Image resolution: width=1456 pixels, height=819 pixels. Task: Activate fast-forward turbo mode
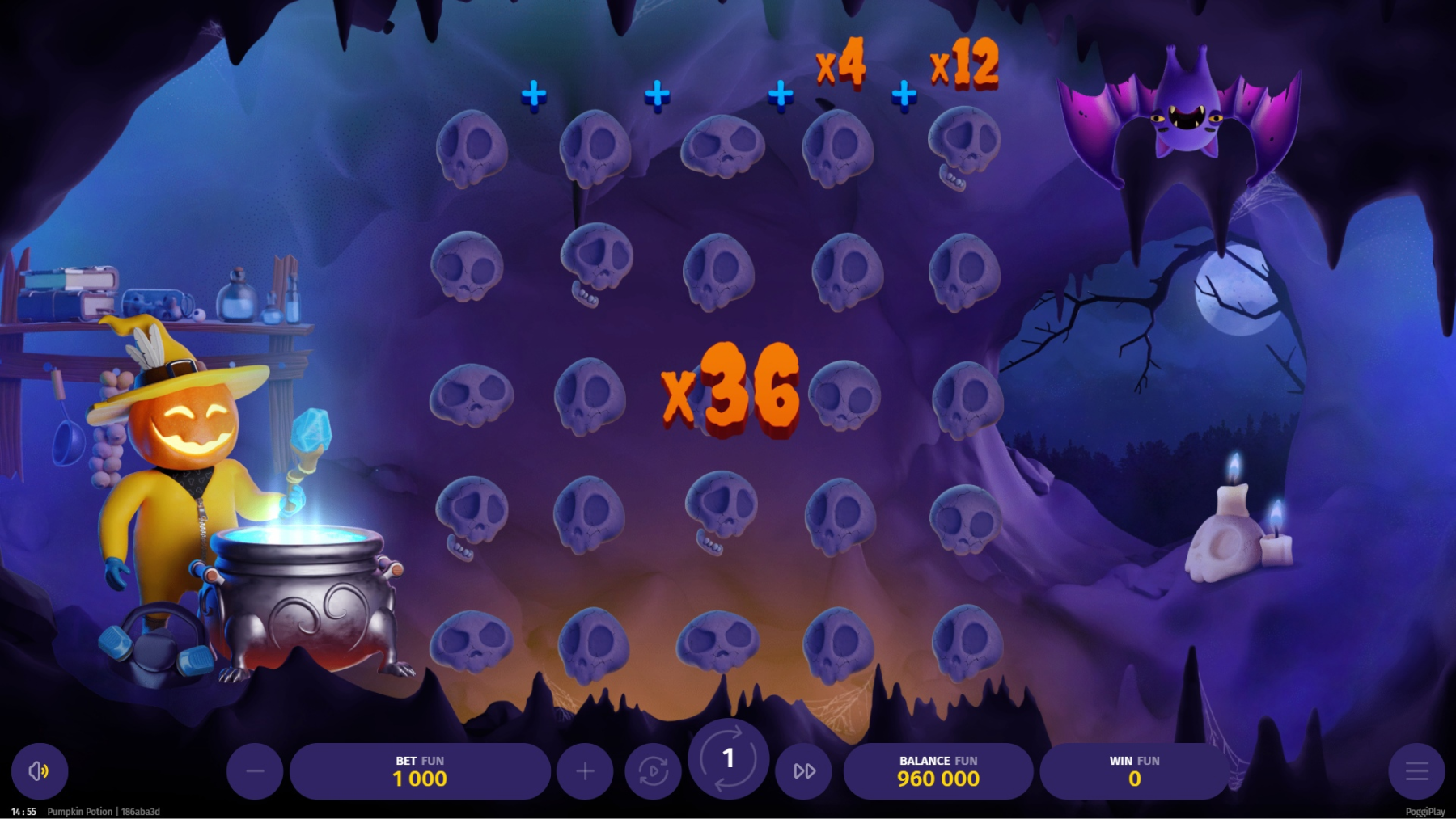click(803, 771)
